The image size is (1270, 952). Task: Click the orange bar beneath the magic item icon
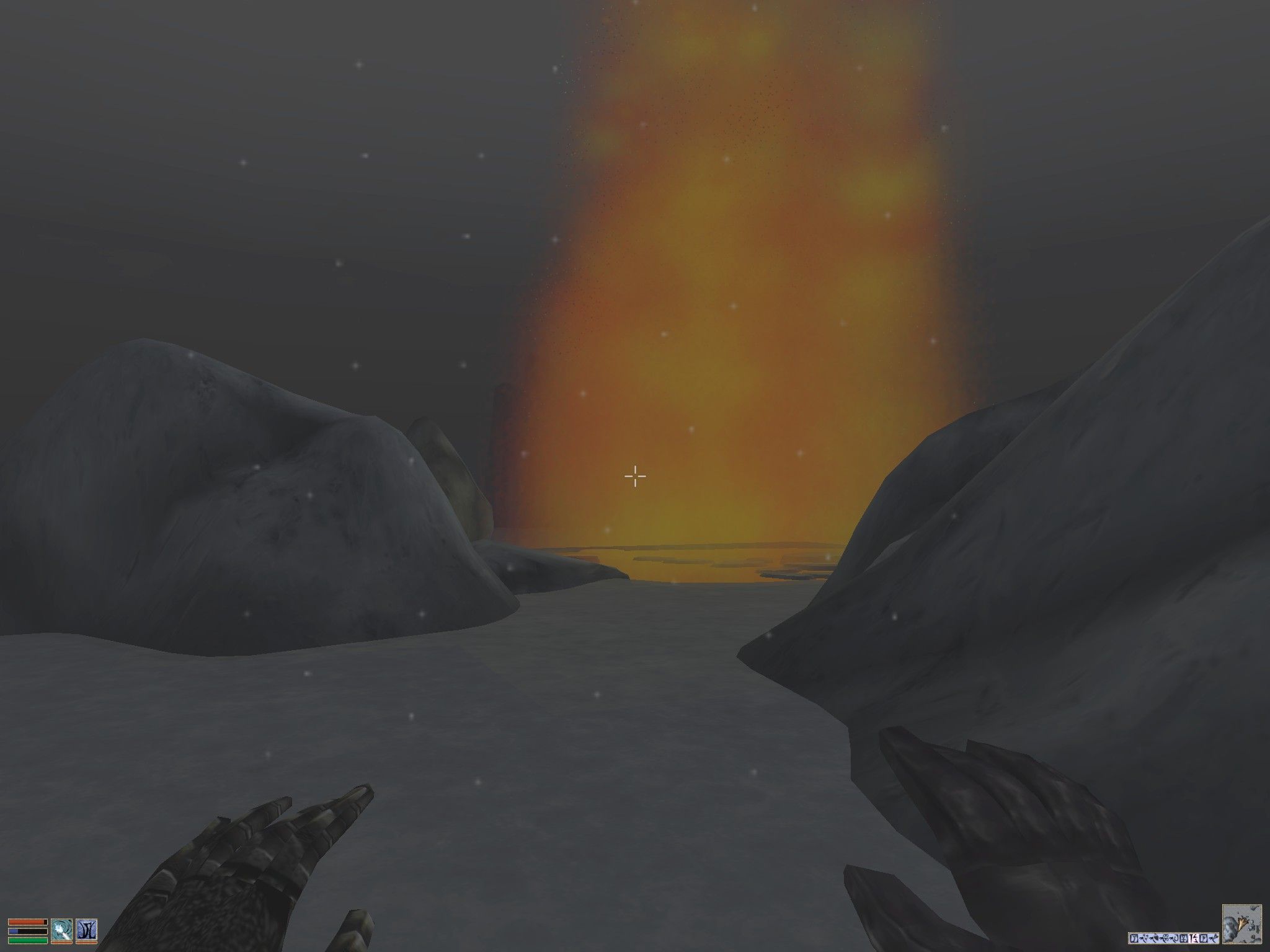87,943
